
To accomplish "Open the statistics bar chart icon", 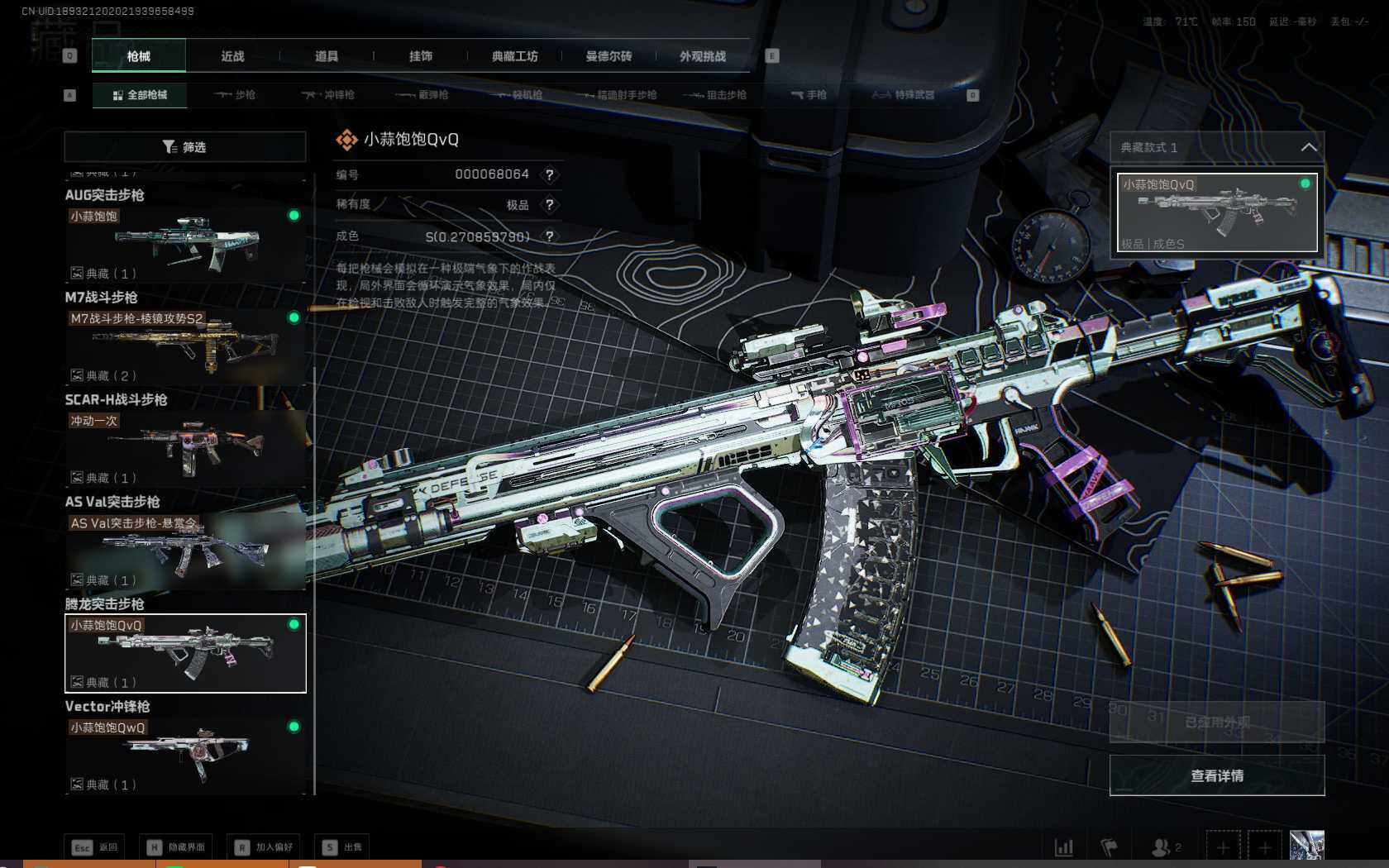I will 1063,847.
